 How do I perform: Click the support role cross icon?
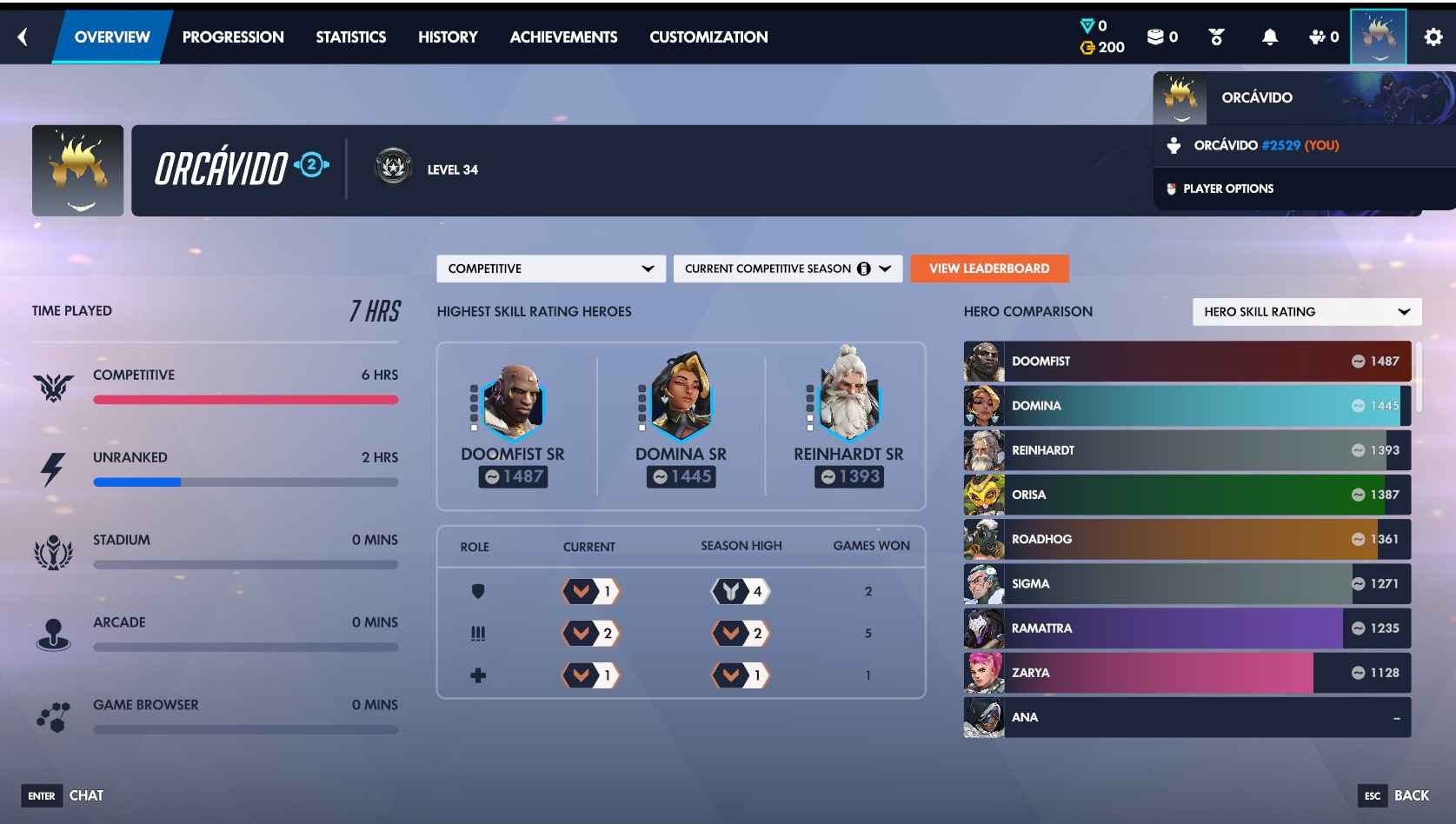click(477, 674)
